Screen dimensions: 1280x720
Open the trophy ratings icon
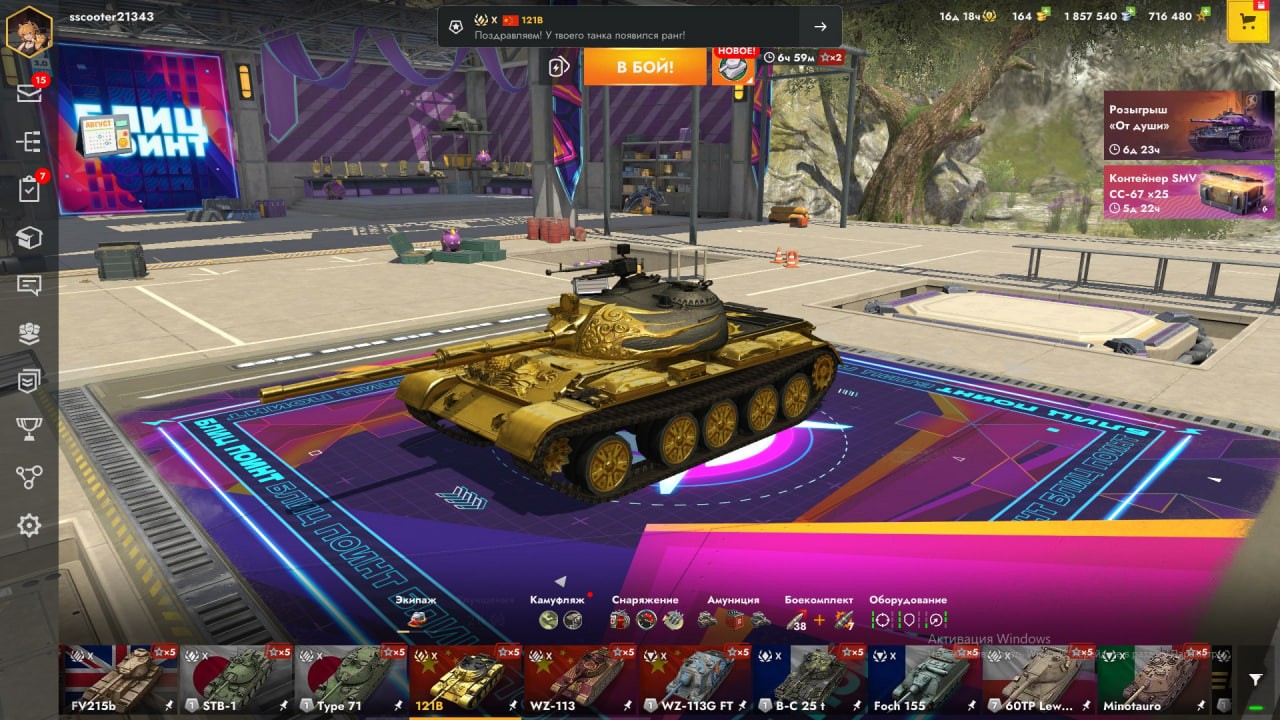(29, 429)
